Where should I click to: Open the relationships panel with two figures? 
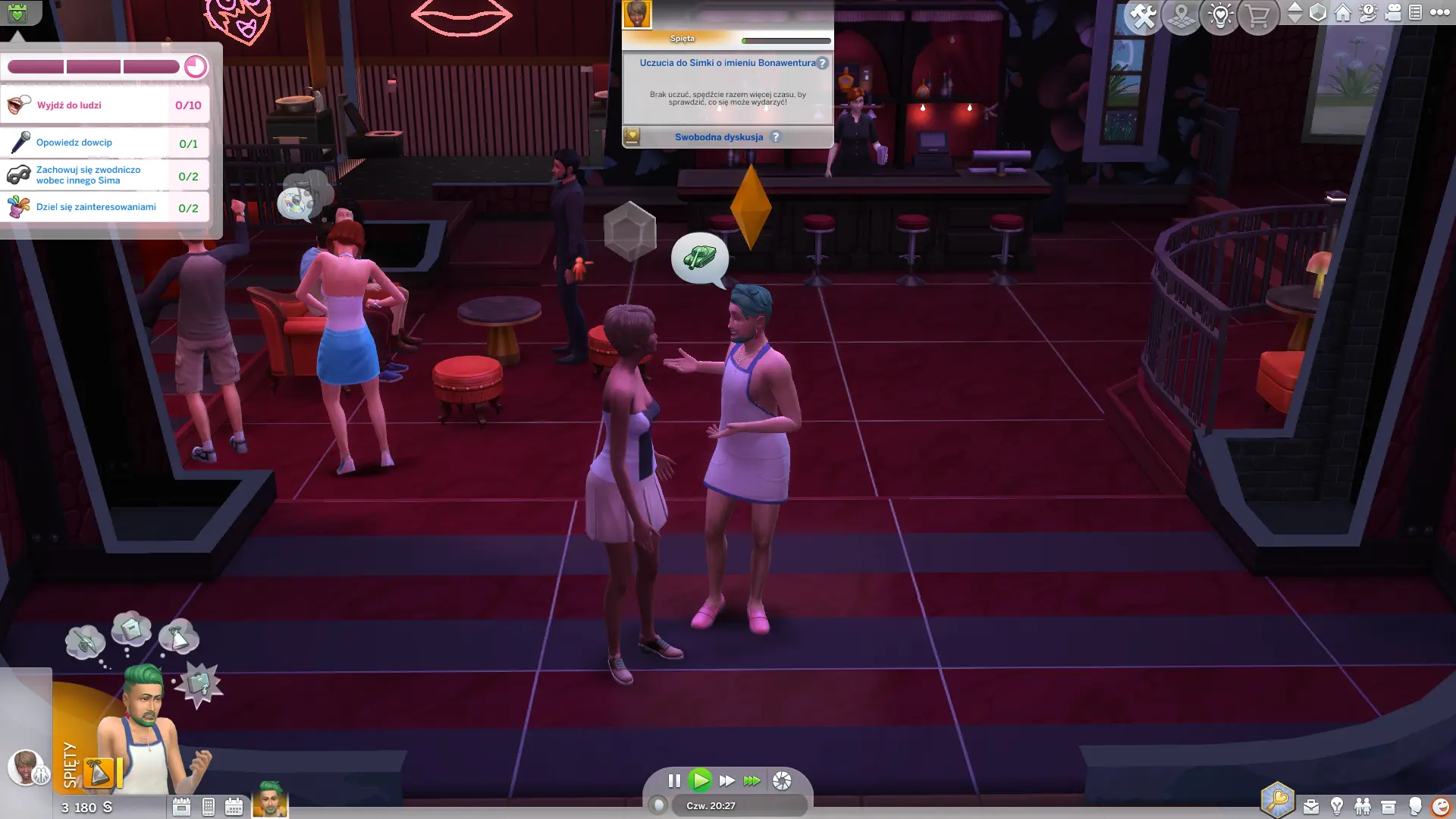(x=1363, y=806)
